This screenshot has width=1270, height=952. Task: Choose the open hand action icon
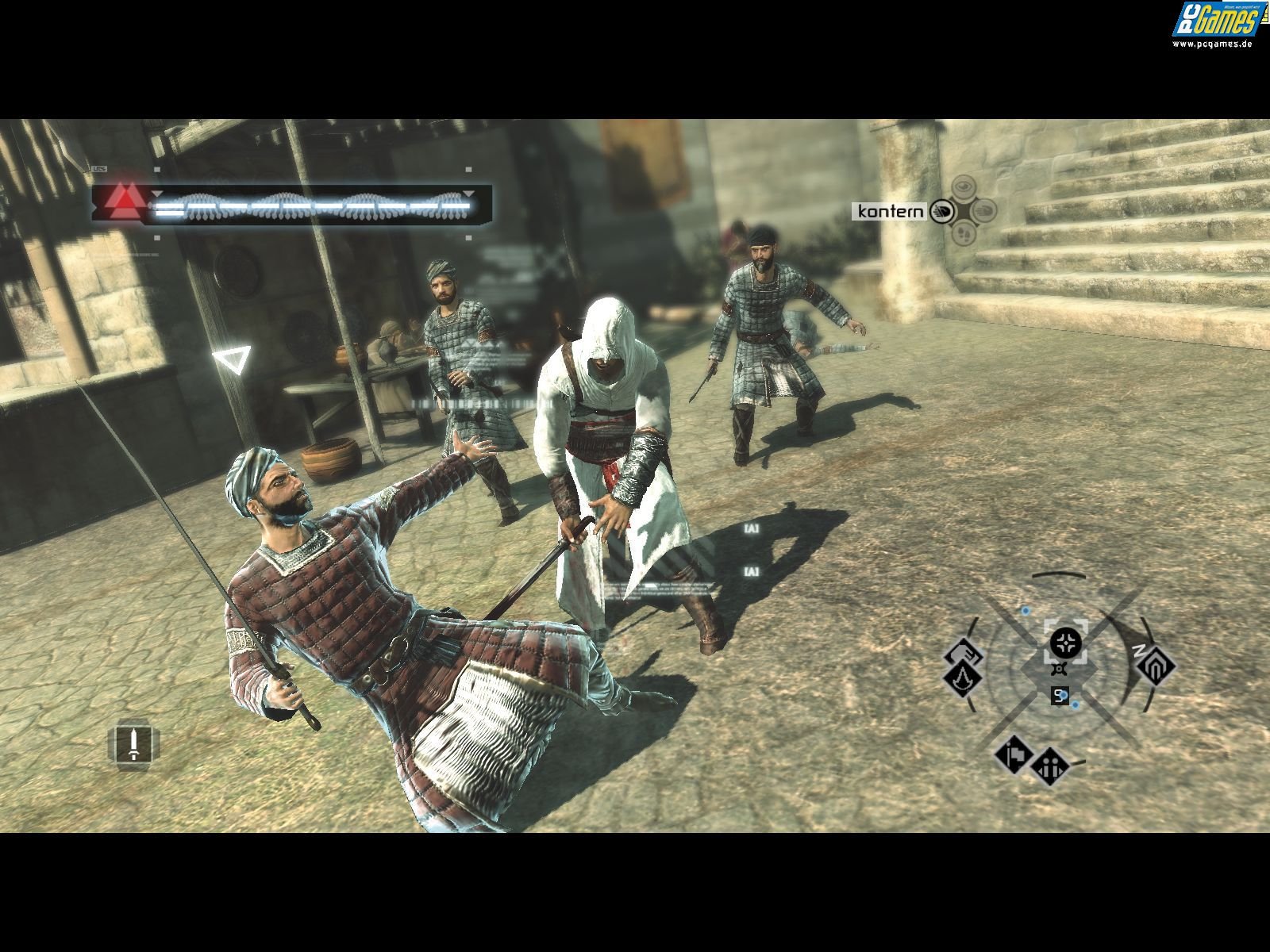tap(985, 210)
